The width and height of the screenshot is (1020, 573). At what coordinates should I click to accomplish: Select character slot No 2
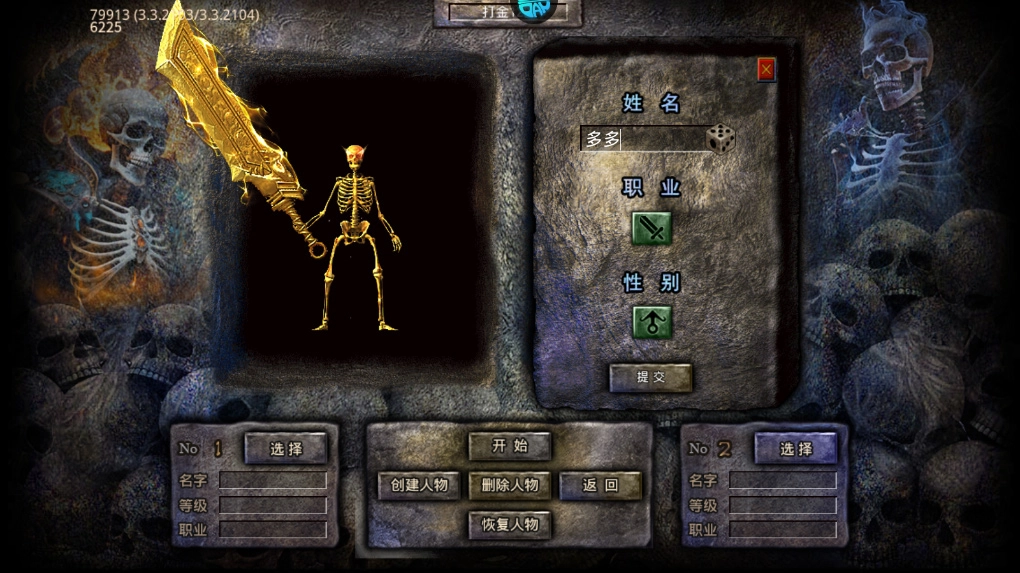point(796,448)
